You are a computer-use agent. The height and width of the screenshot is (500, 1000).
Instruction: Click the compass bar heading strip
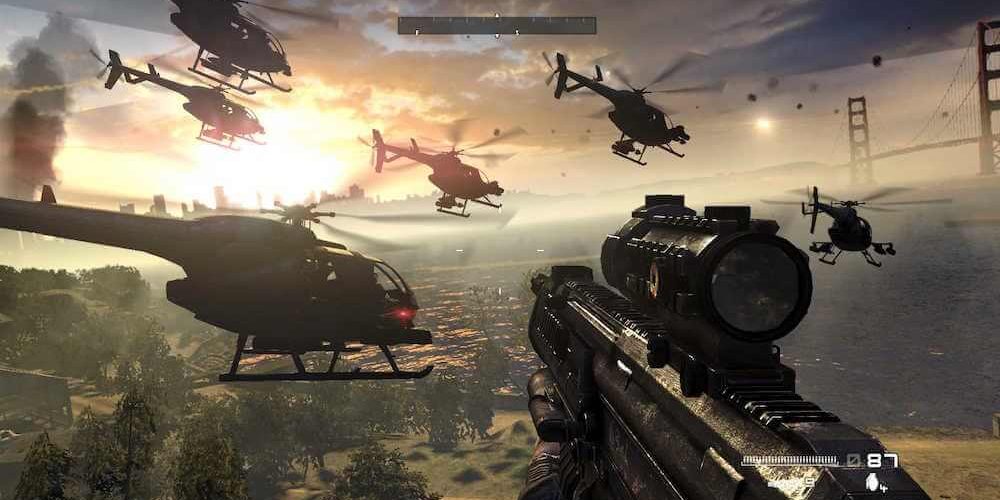497,26
